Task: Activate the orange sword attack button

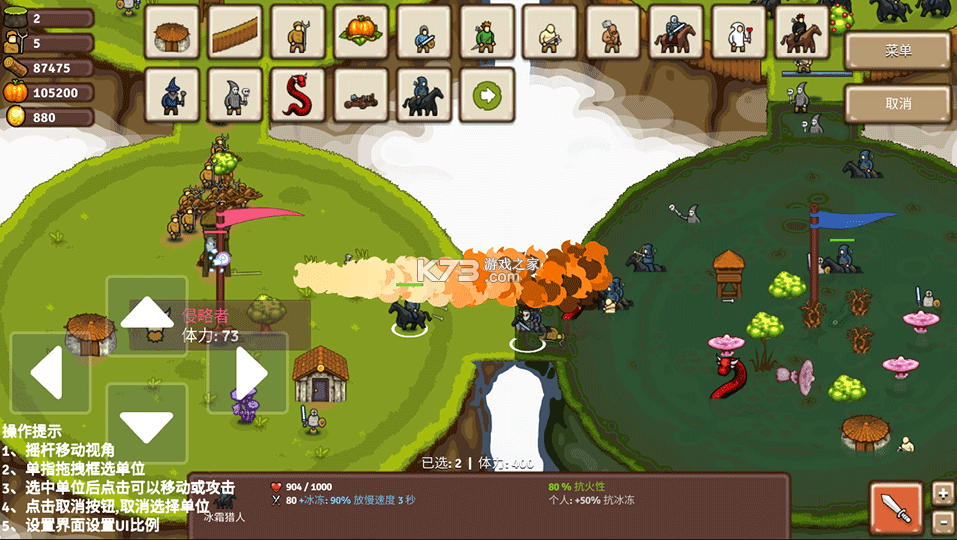Action: point(896,507)
